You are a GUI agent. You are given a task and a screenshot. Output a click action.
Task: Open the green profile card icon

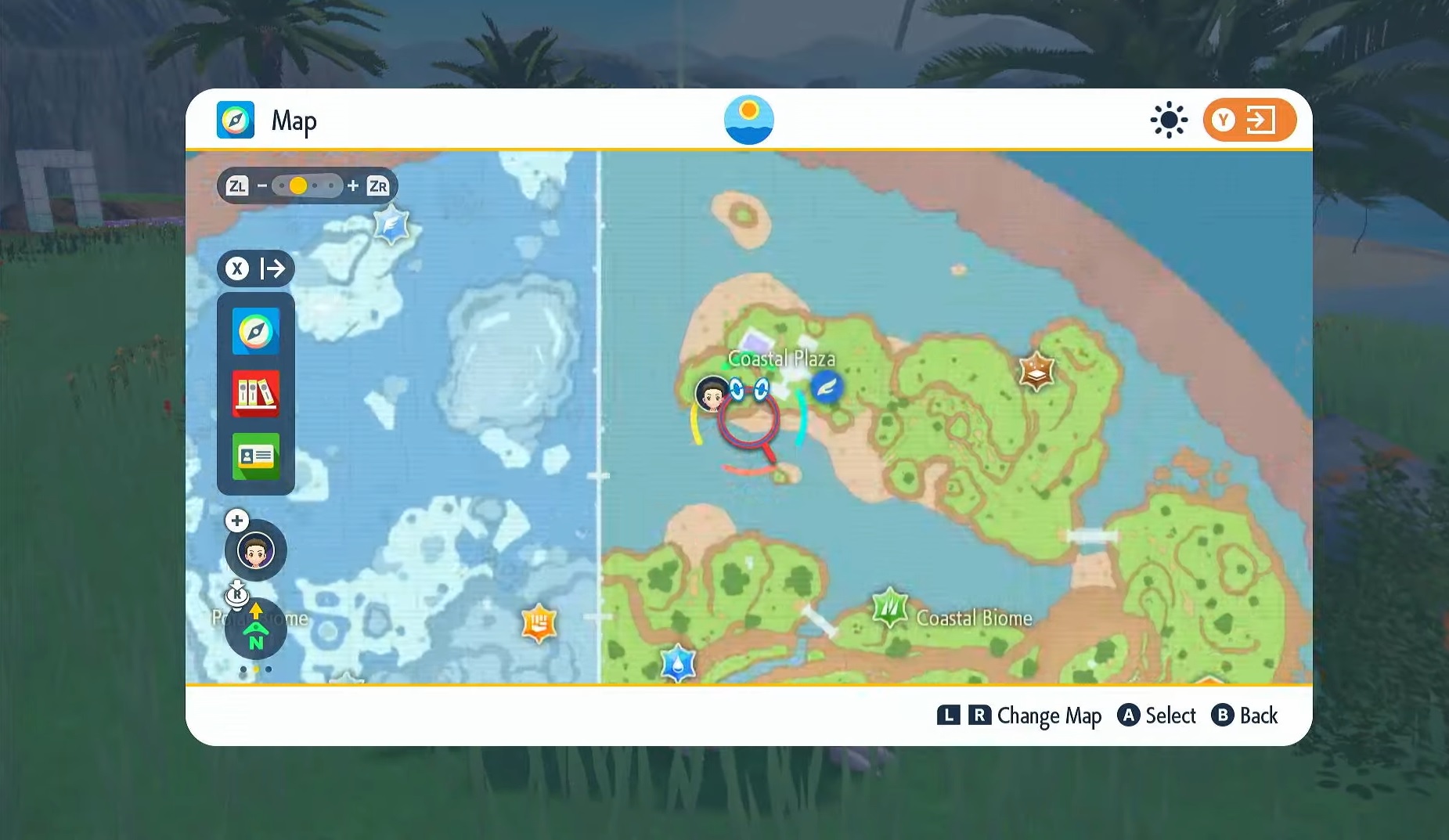[x=255, y=456]
